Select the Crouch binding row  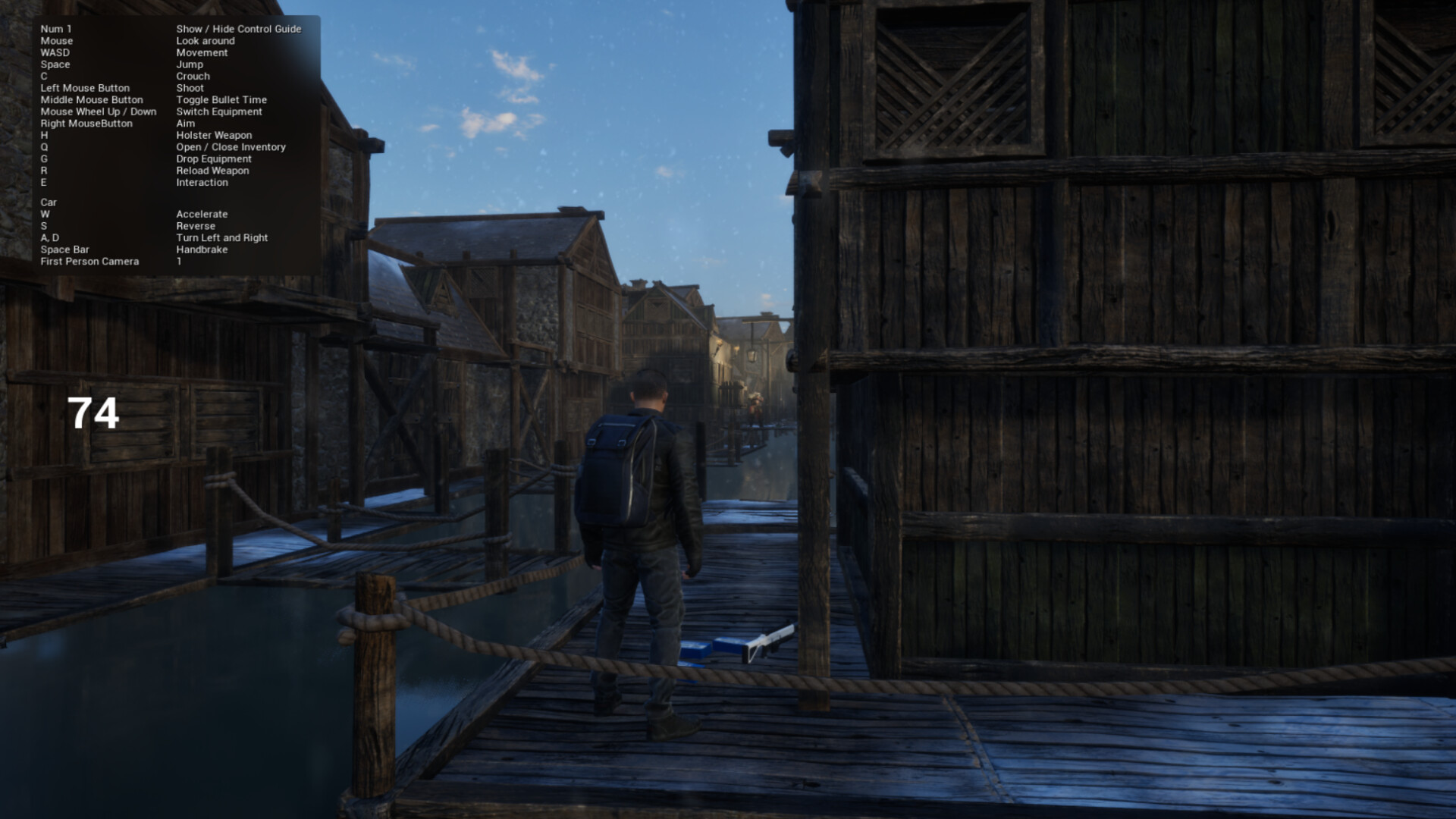[x=193, y=76]
